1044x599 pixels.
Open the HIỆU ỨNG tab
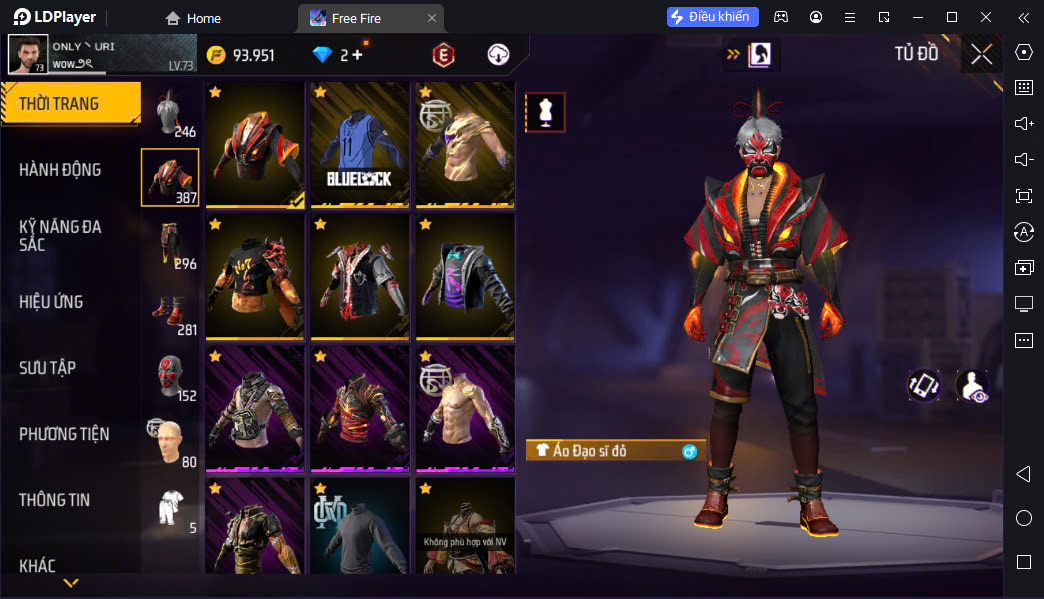(51, 302)
